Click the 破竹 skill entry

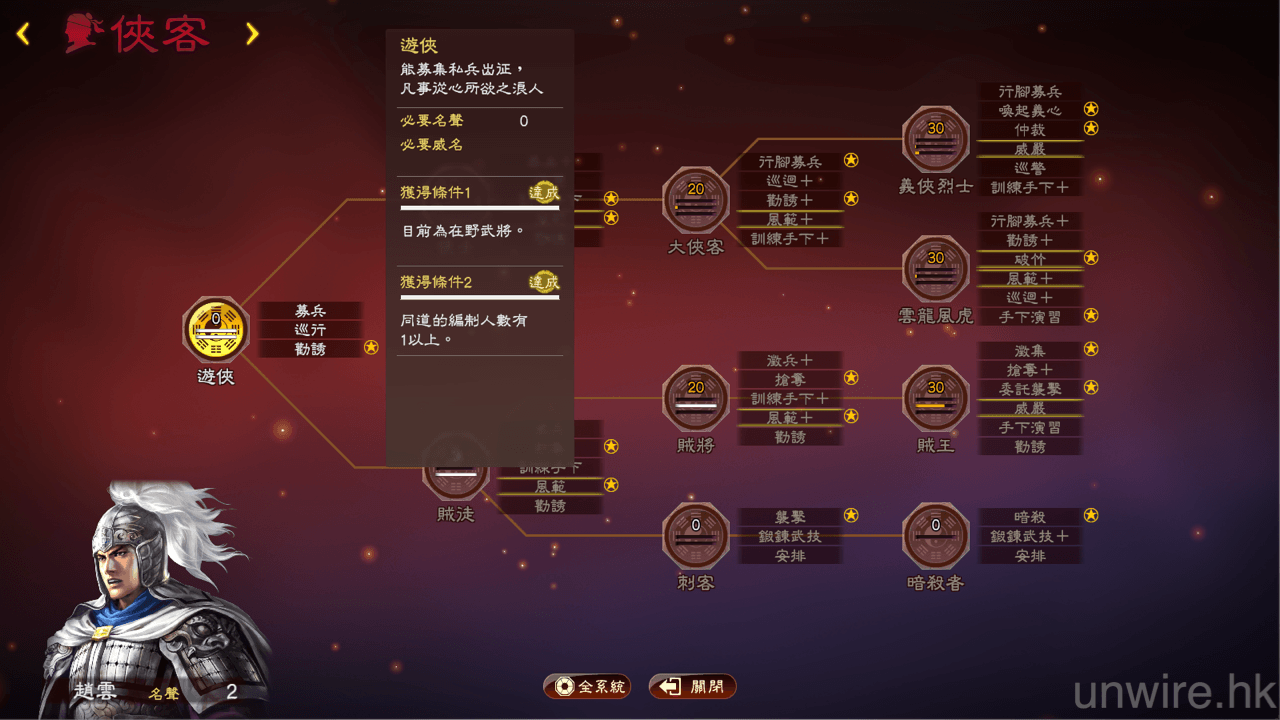click(1029, 259)
